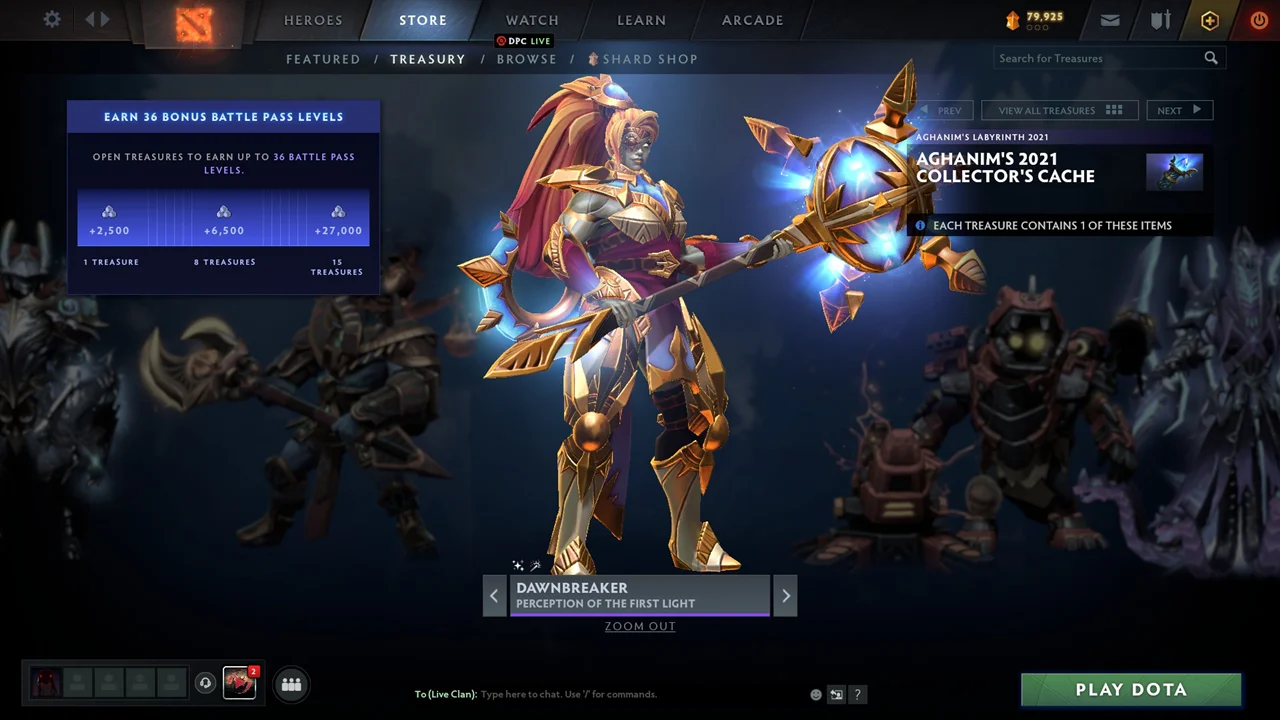The height and width of the screenshot is (720, 1280).
Task: Click the Search for Treasures field
Action: coord(1098,58)
